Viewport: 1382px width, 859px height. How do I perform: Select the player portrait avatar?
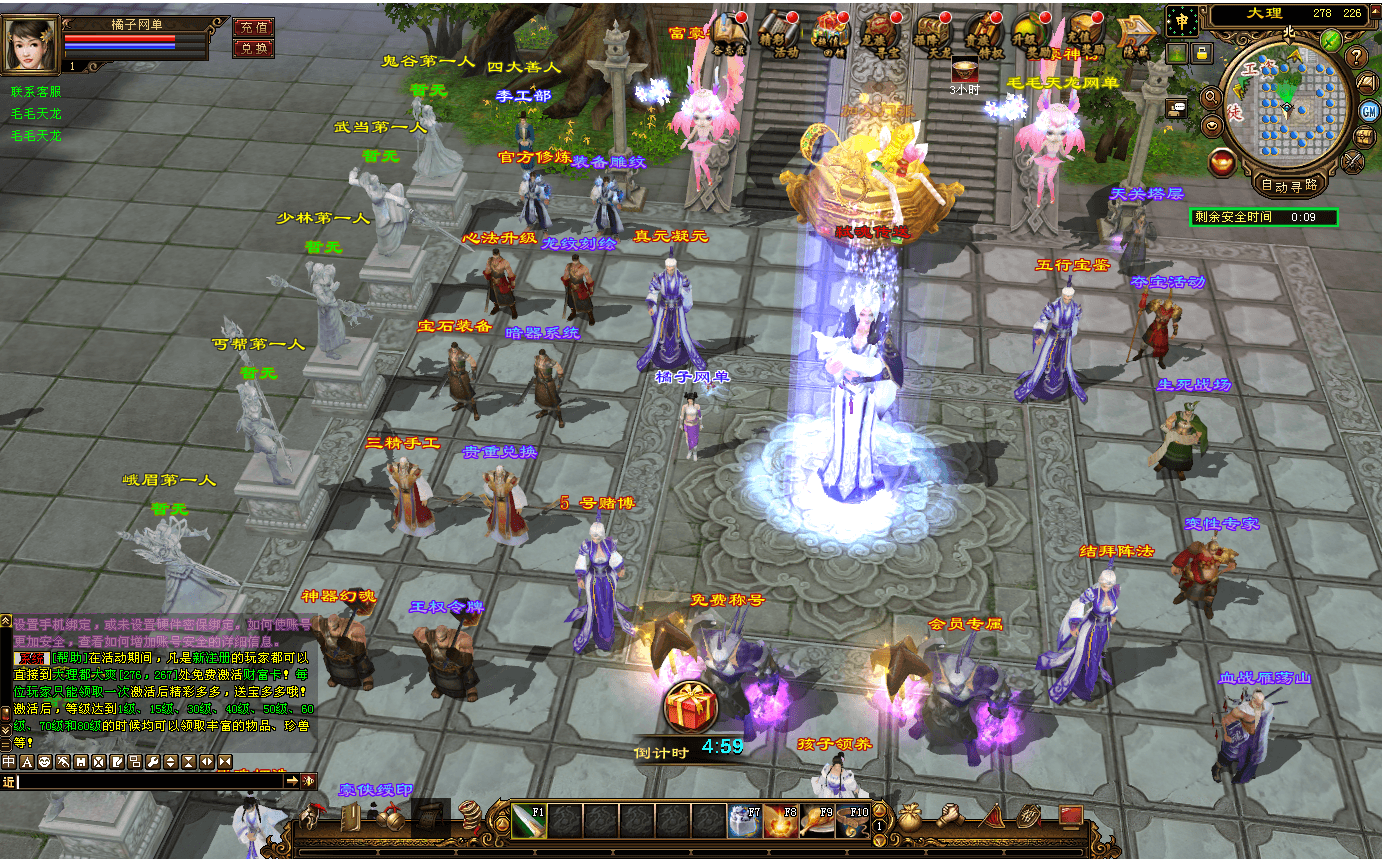pos(31,43)
